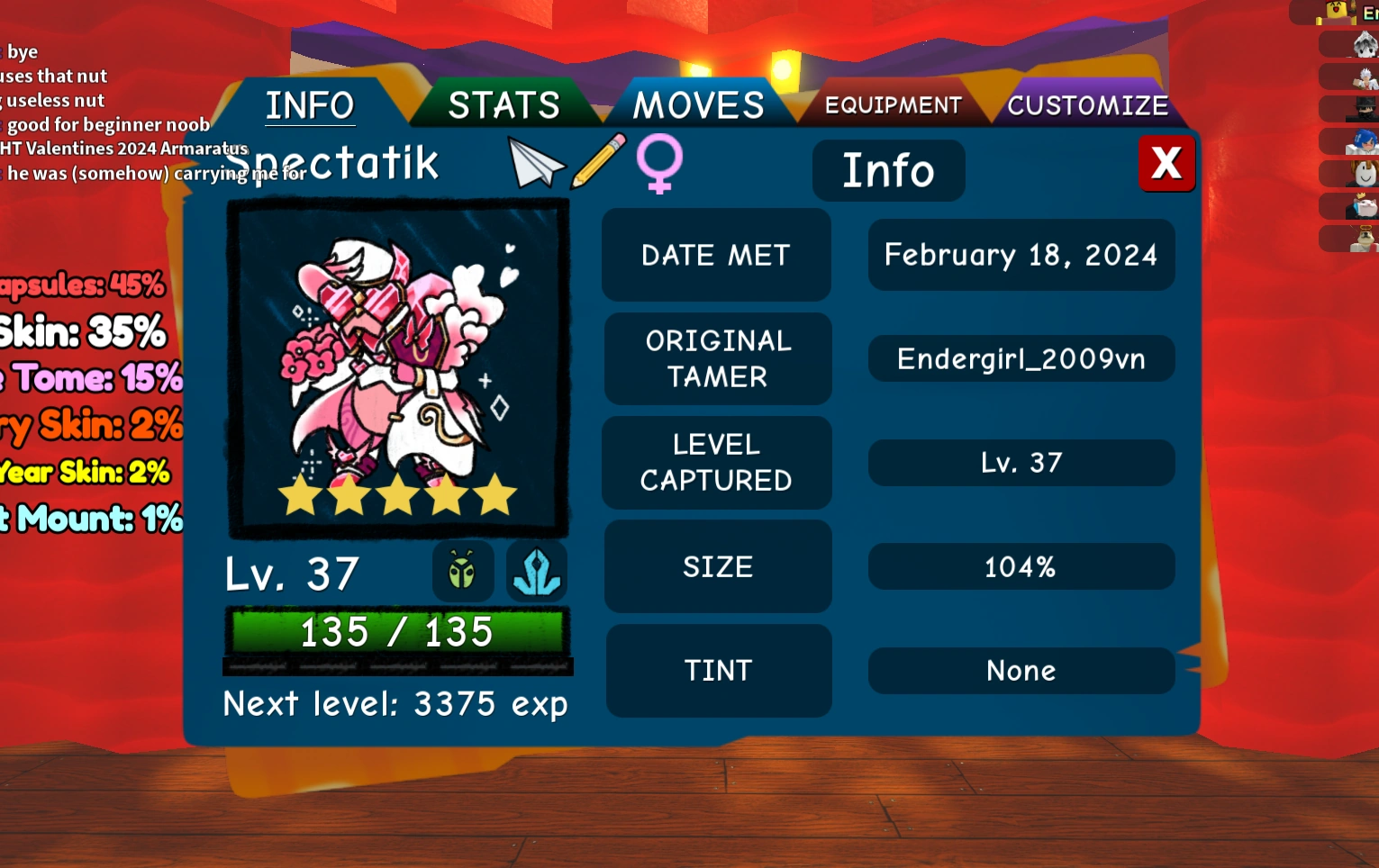Viewport: 1379px width, 868px height.
Task: Open the CUSTOMIZE tab
Action: pyautogui.click(x=1088, y=104)
